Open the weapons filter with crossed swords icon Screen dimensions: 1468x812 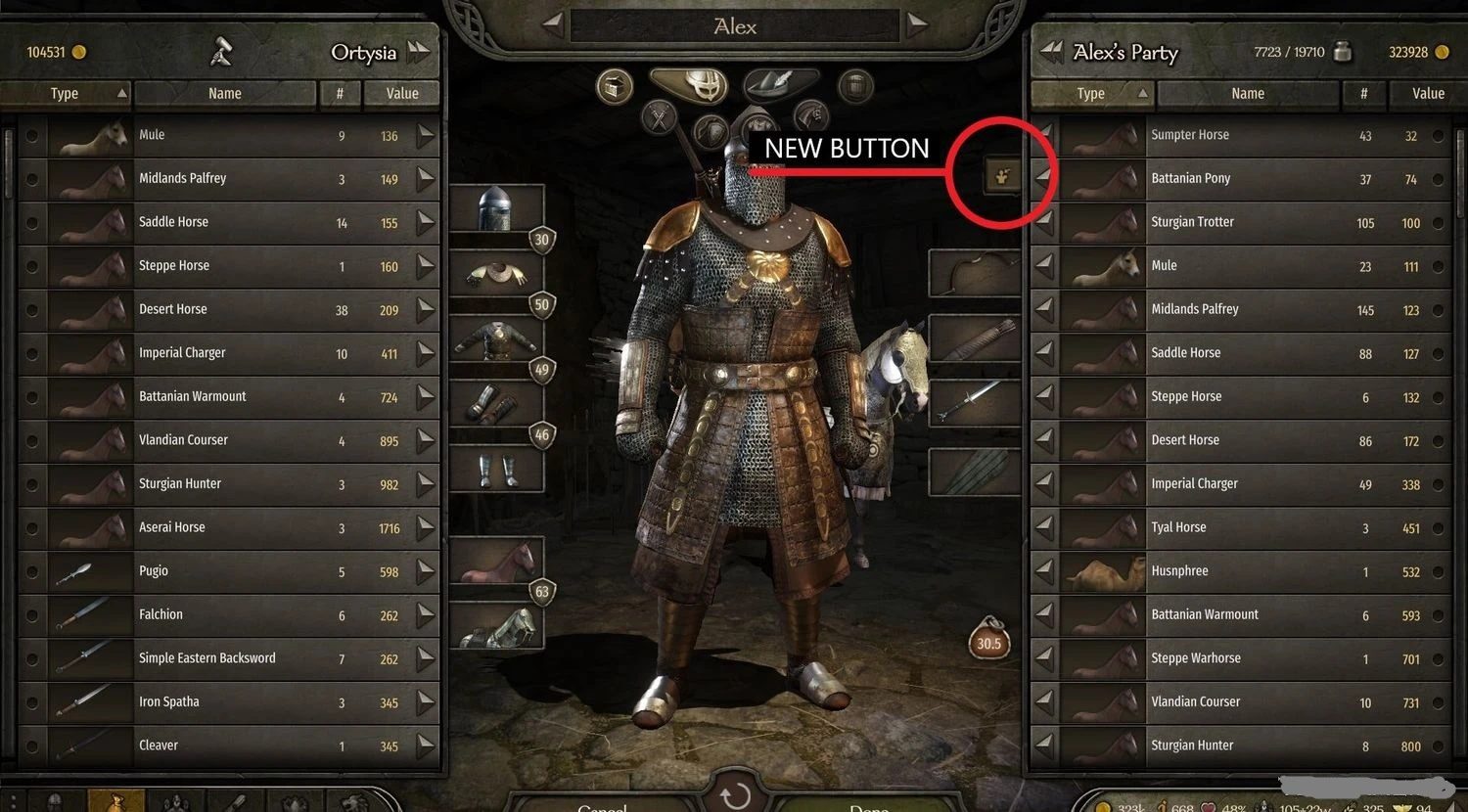pyautogui.click(x=660, y=115)
